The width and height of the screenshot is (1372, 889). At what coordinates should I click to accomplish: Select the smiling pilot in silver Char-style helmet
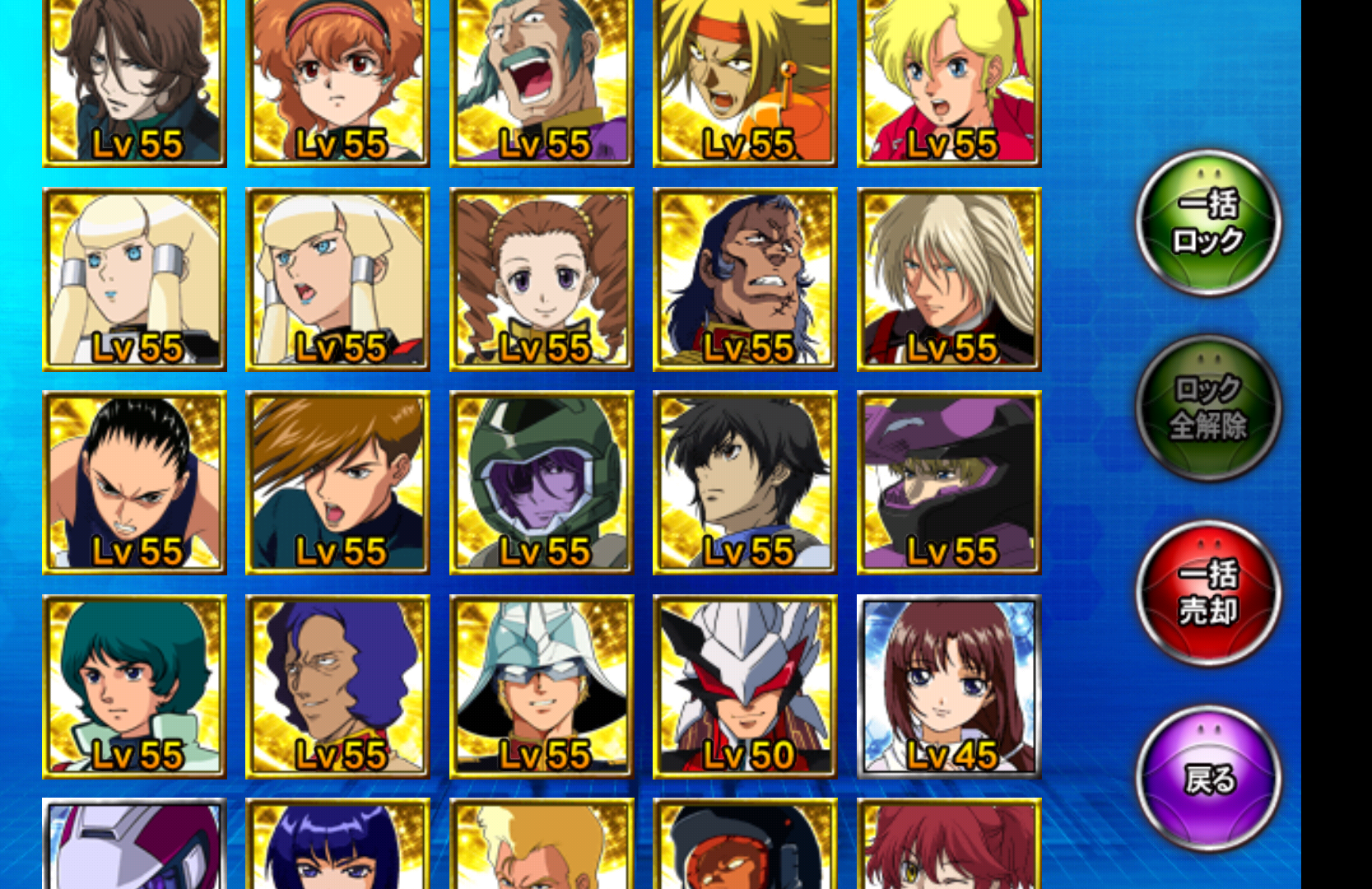pos(542,683)
